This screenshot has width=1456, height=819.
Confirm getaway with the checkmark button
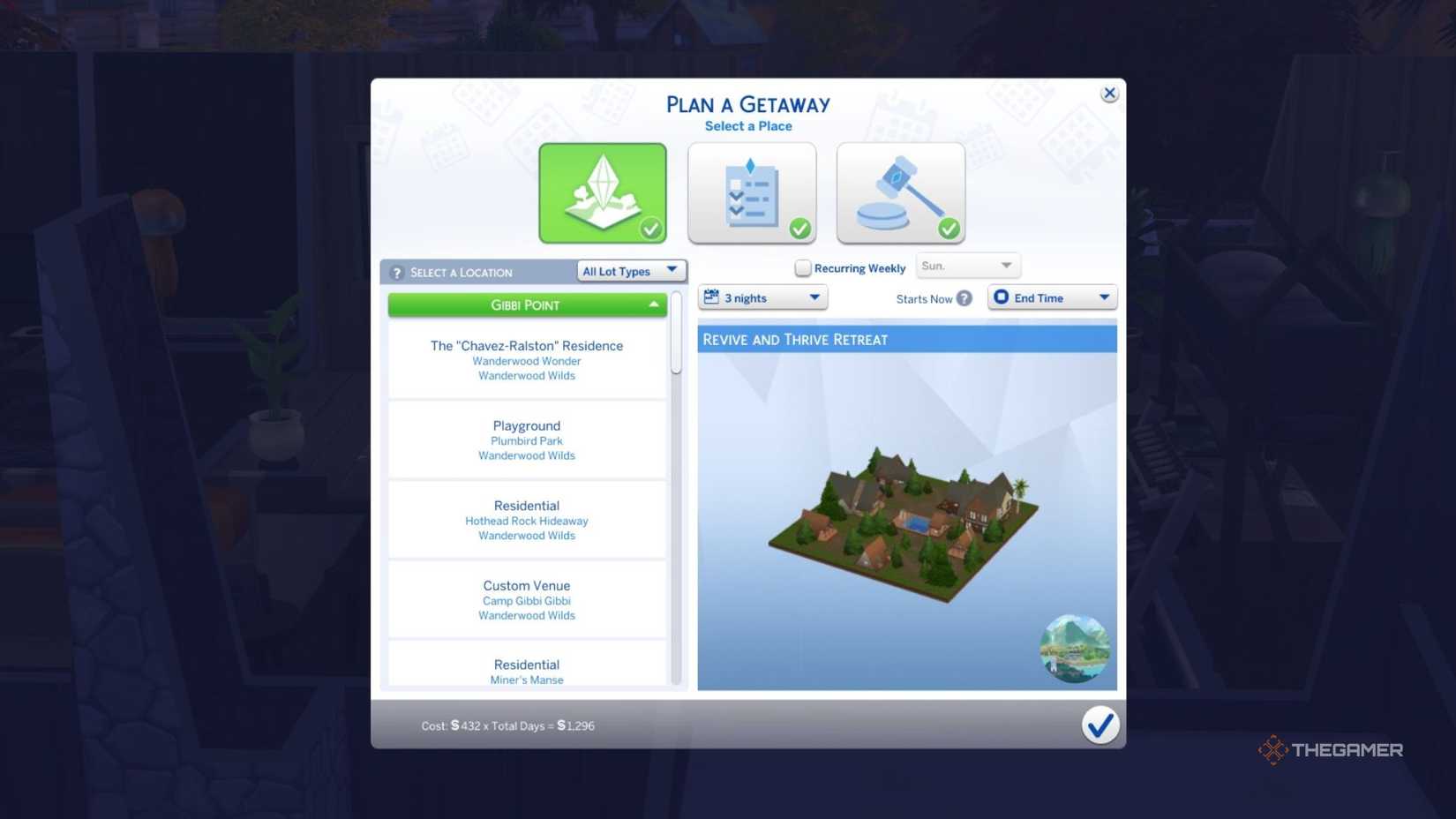[x=1100, y=725]
